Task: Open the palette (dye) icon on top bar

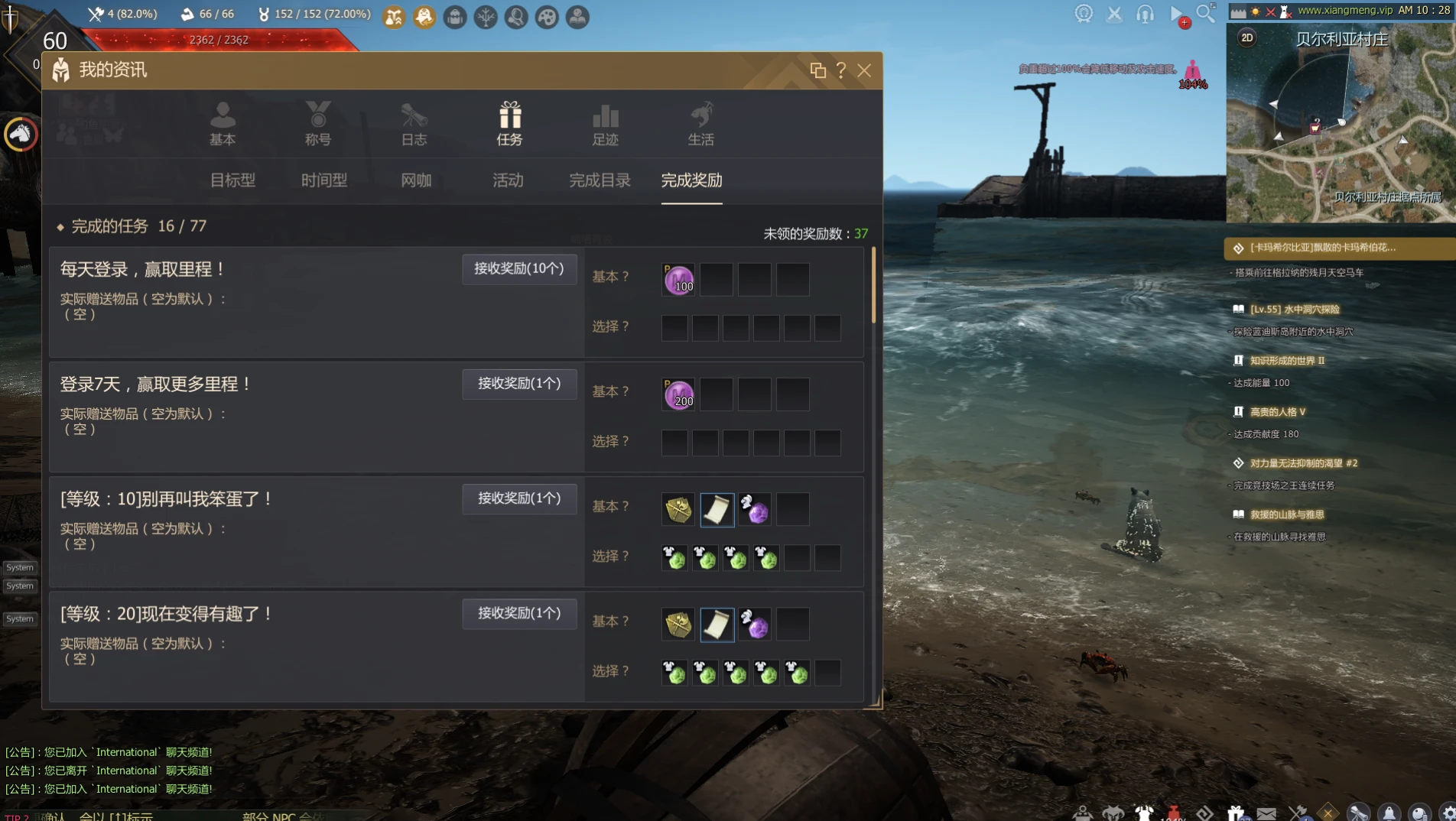Action: (547, 18)
